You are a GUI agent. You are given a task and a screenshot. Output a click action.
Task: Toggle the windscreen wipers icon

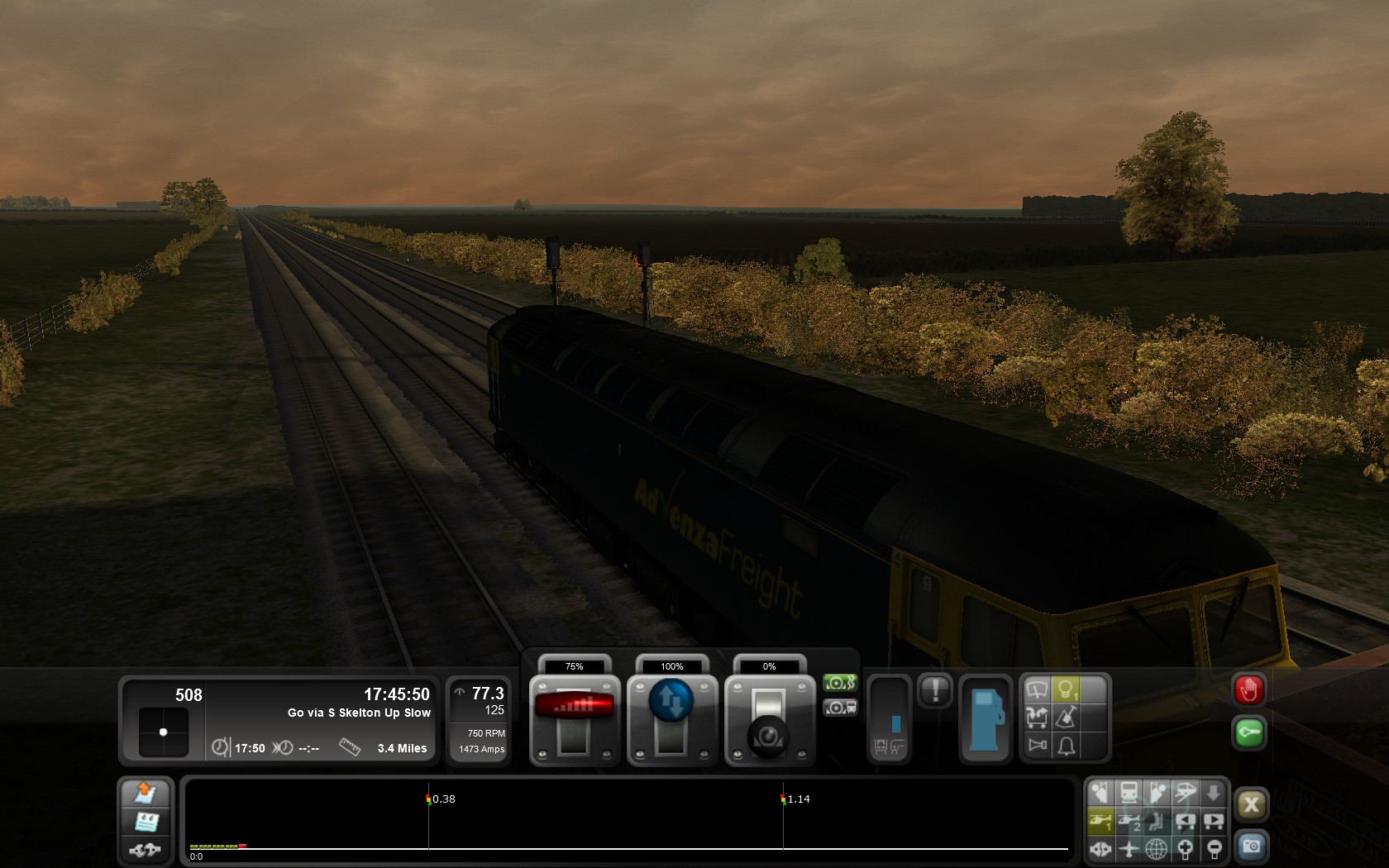(1037, 689)
